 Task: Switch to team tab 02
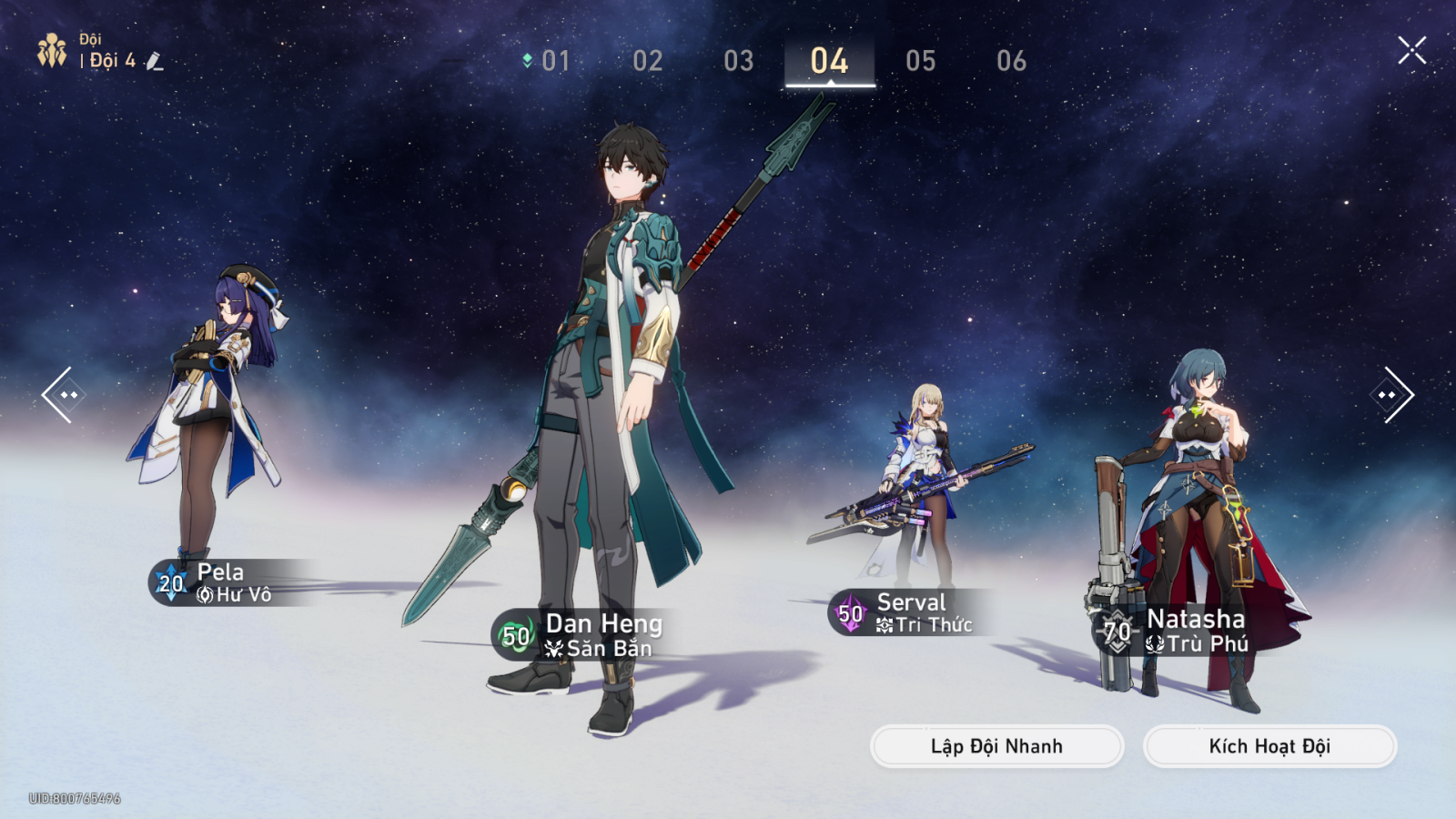click(x=648, y=61)
